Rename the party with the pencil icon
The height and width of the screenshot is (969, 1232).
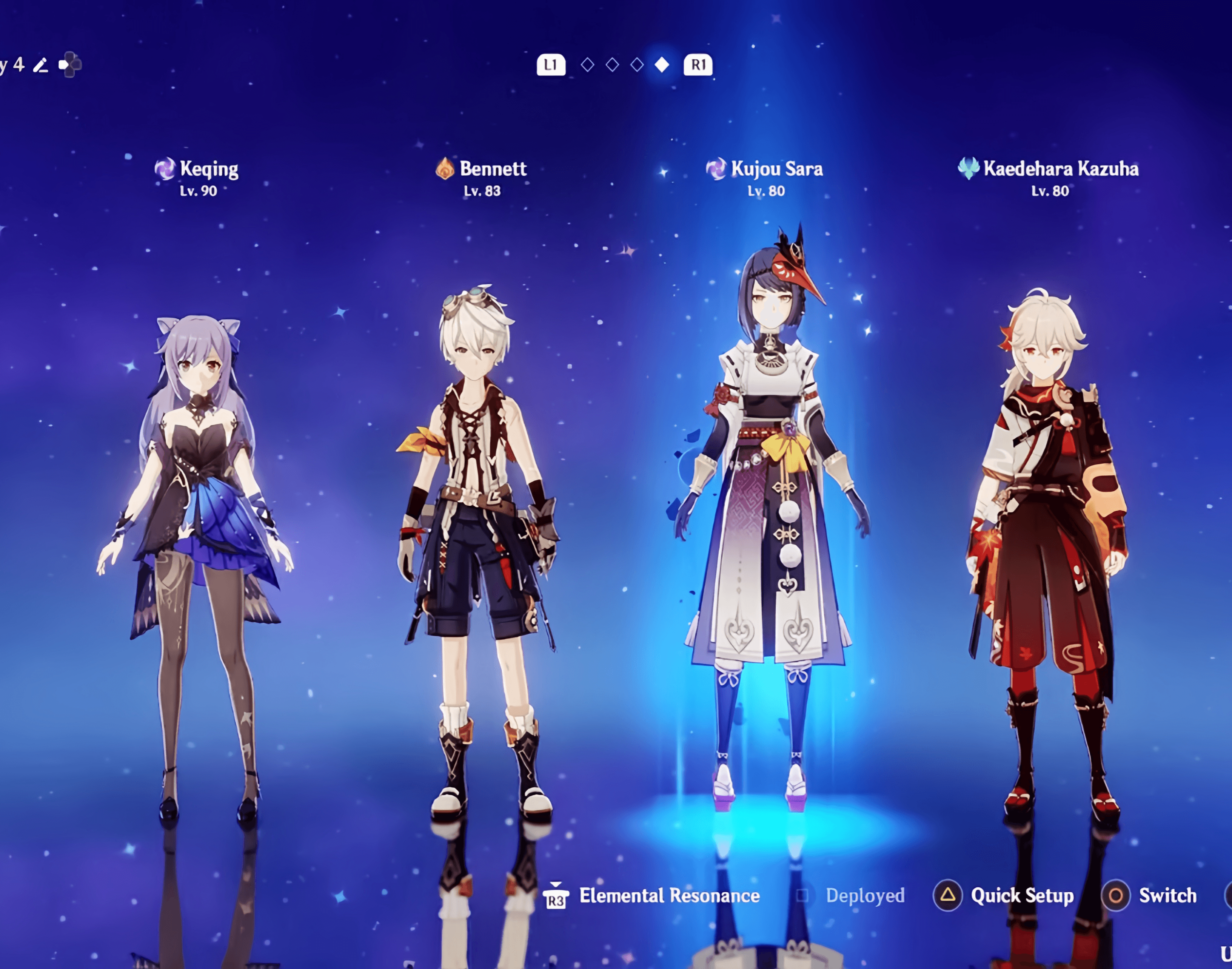coord(40,65)
